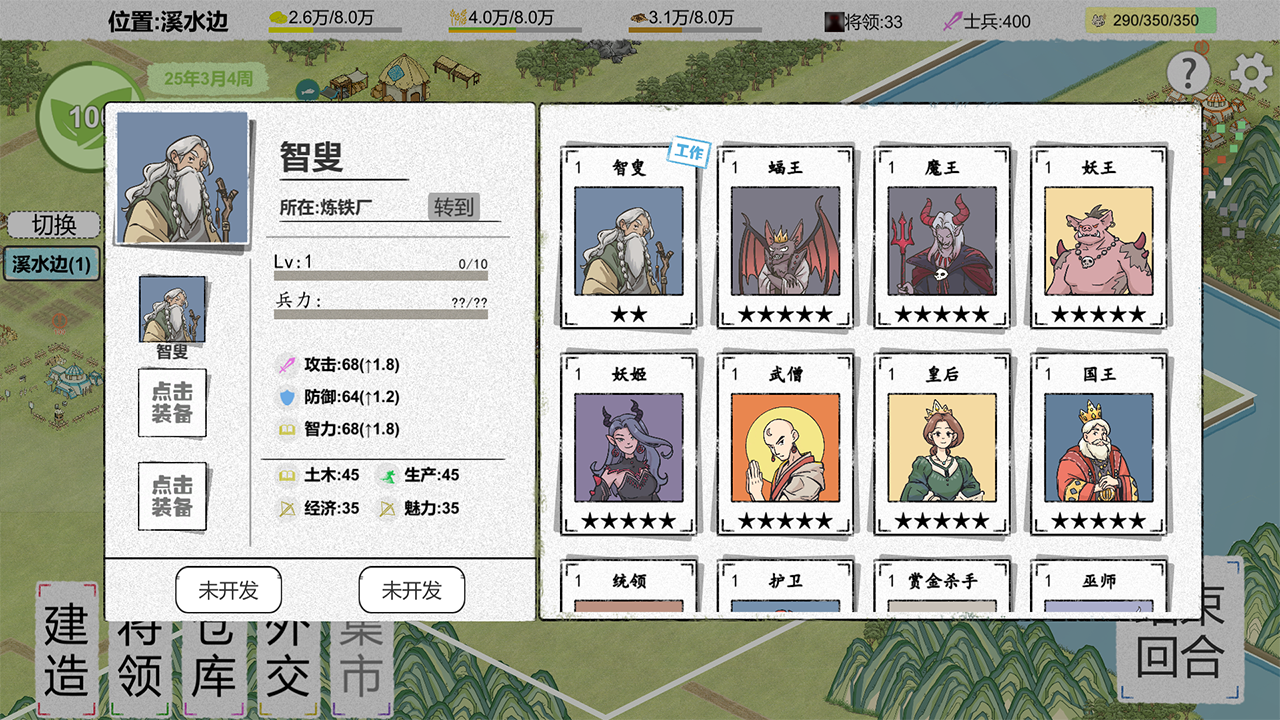Select the 蝠王 character card
Image resolution: width=1280 pixels, height=720 pixels.
click(x=784, y=237)
